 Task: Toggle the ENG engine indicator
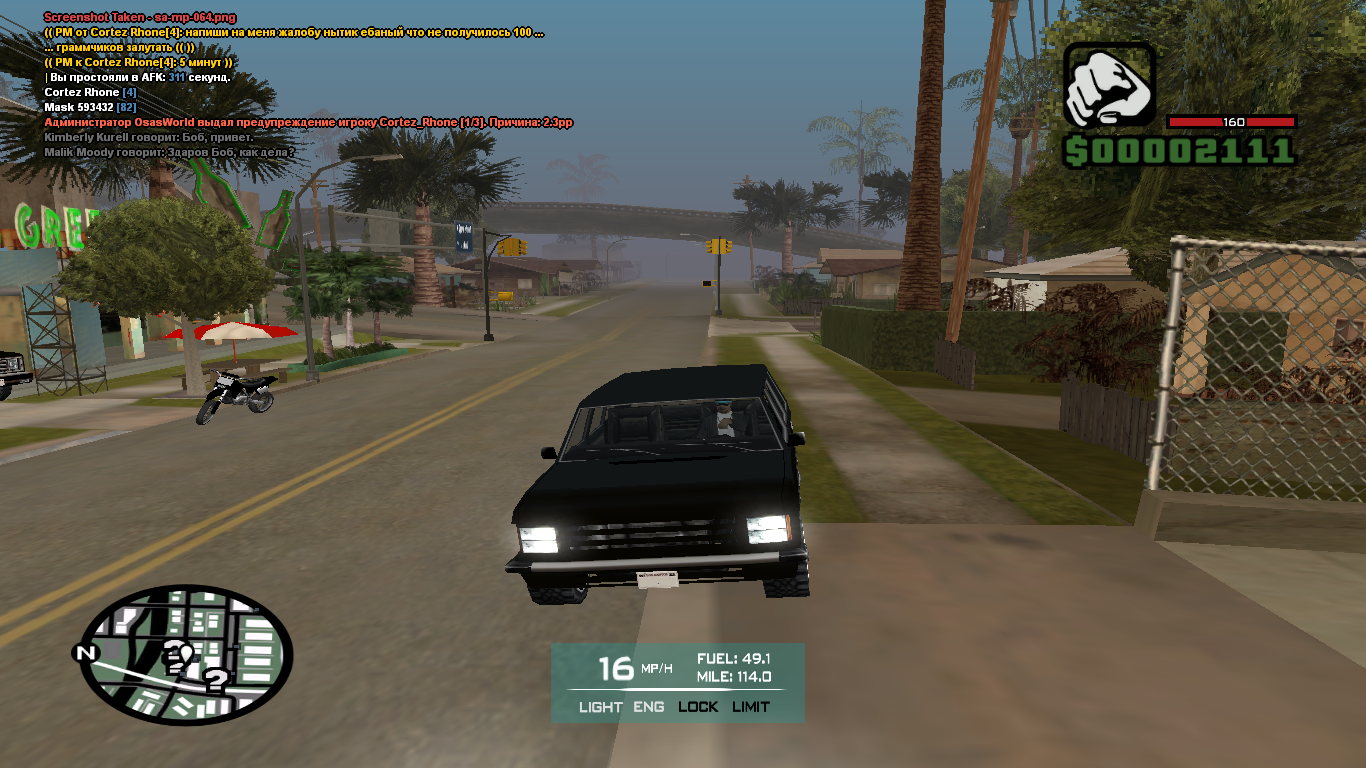click(x=648, y=707)
